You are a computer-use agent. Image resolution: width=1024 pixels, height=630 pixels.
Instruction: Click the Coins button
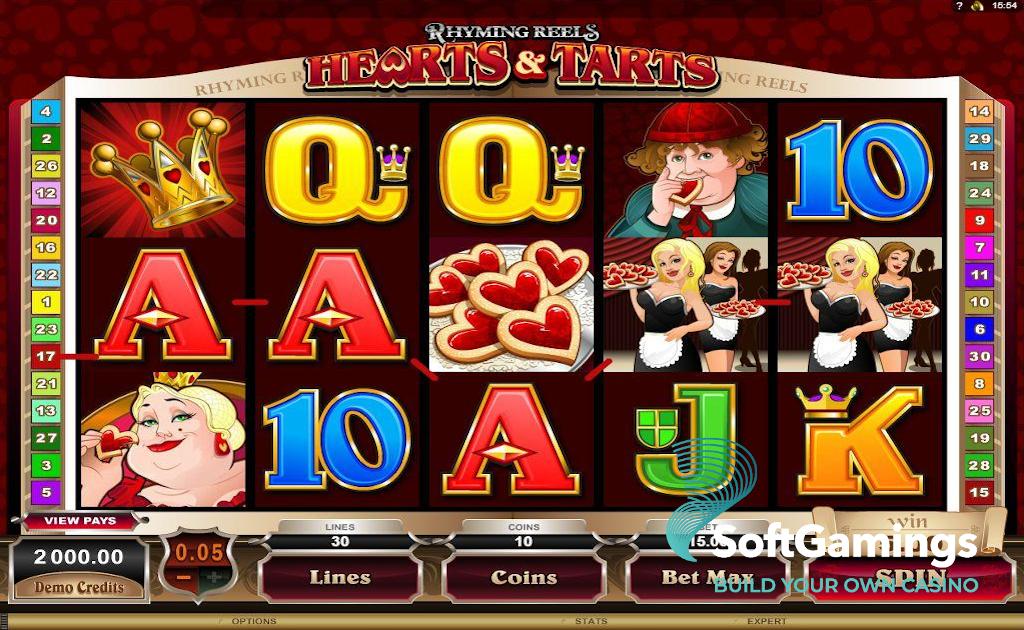click(524, 577)
